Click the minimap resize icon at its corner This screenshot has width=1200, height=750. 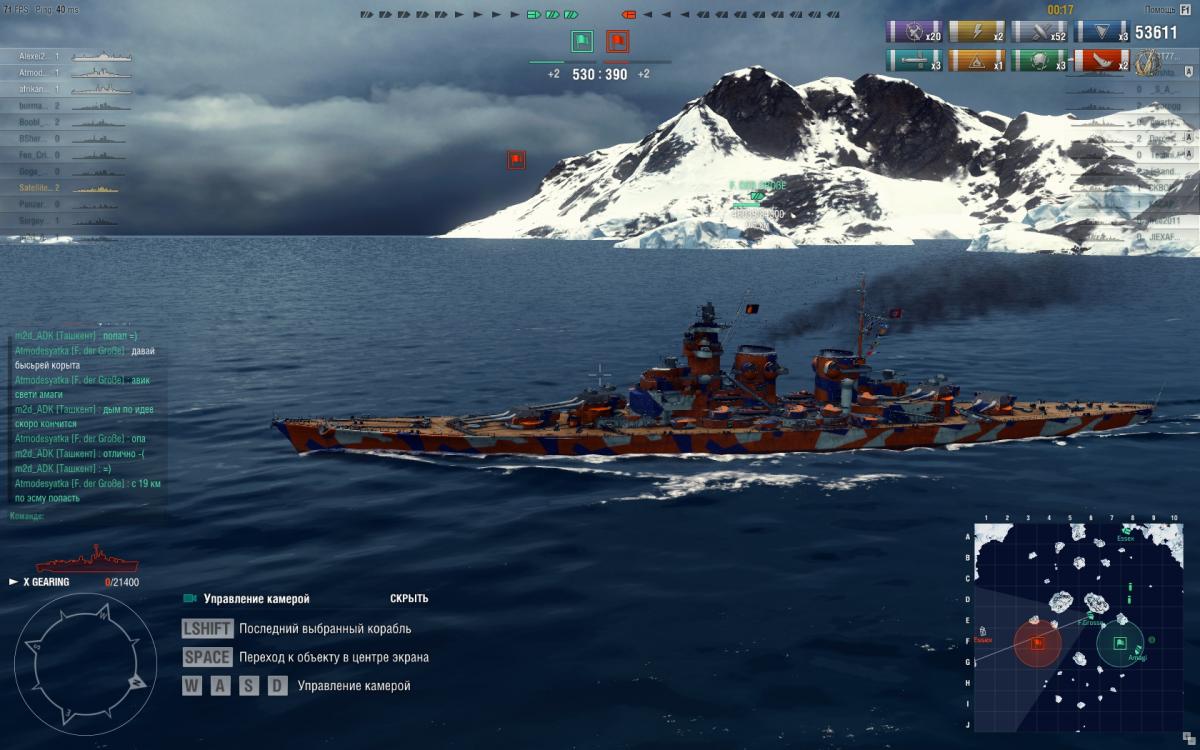point(1187,737)
